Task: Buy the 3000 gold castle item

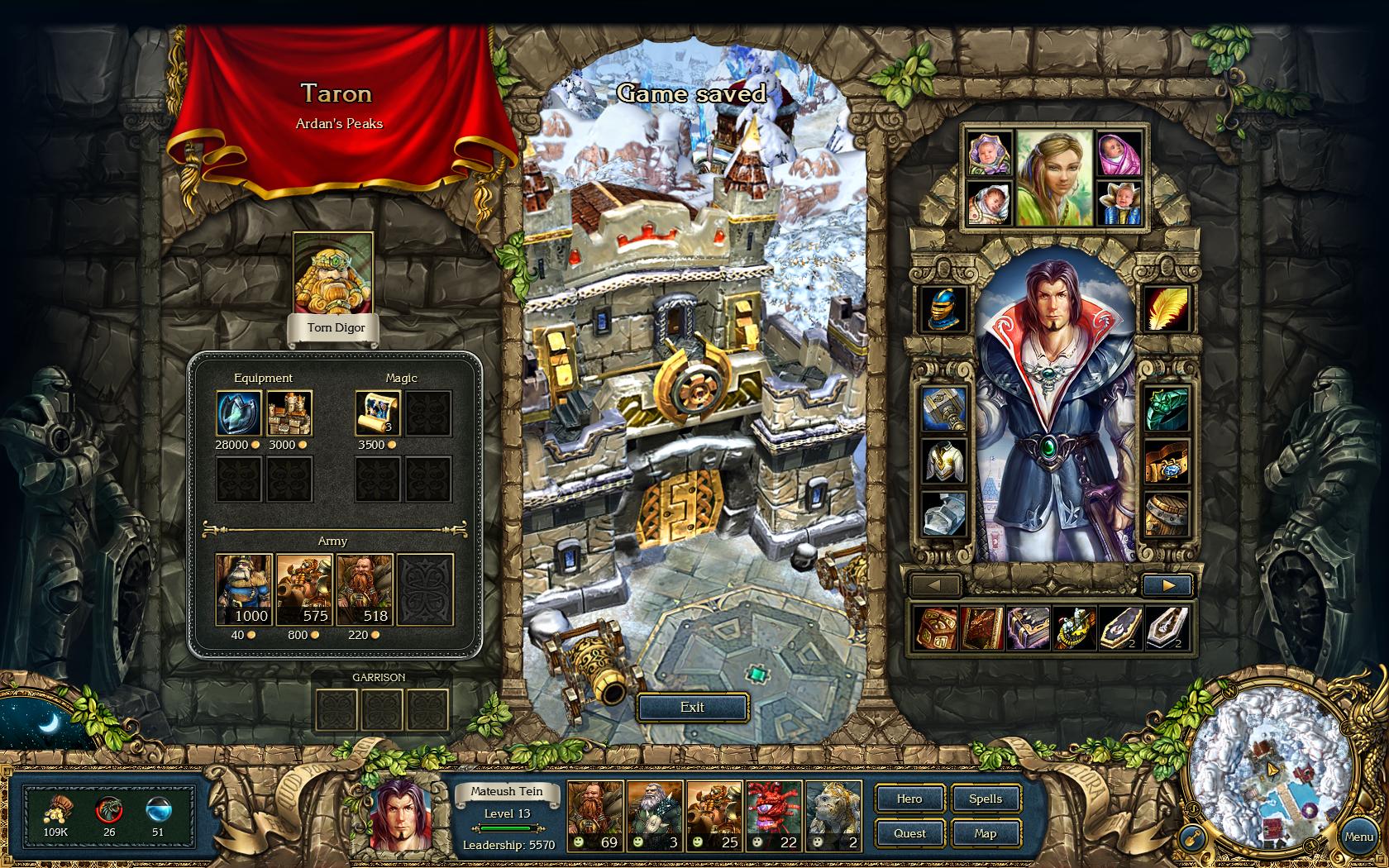Action: [x=289, y=413]
